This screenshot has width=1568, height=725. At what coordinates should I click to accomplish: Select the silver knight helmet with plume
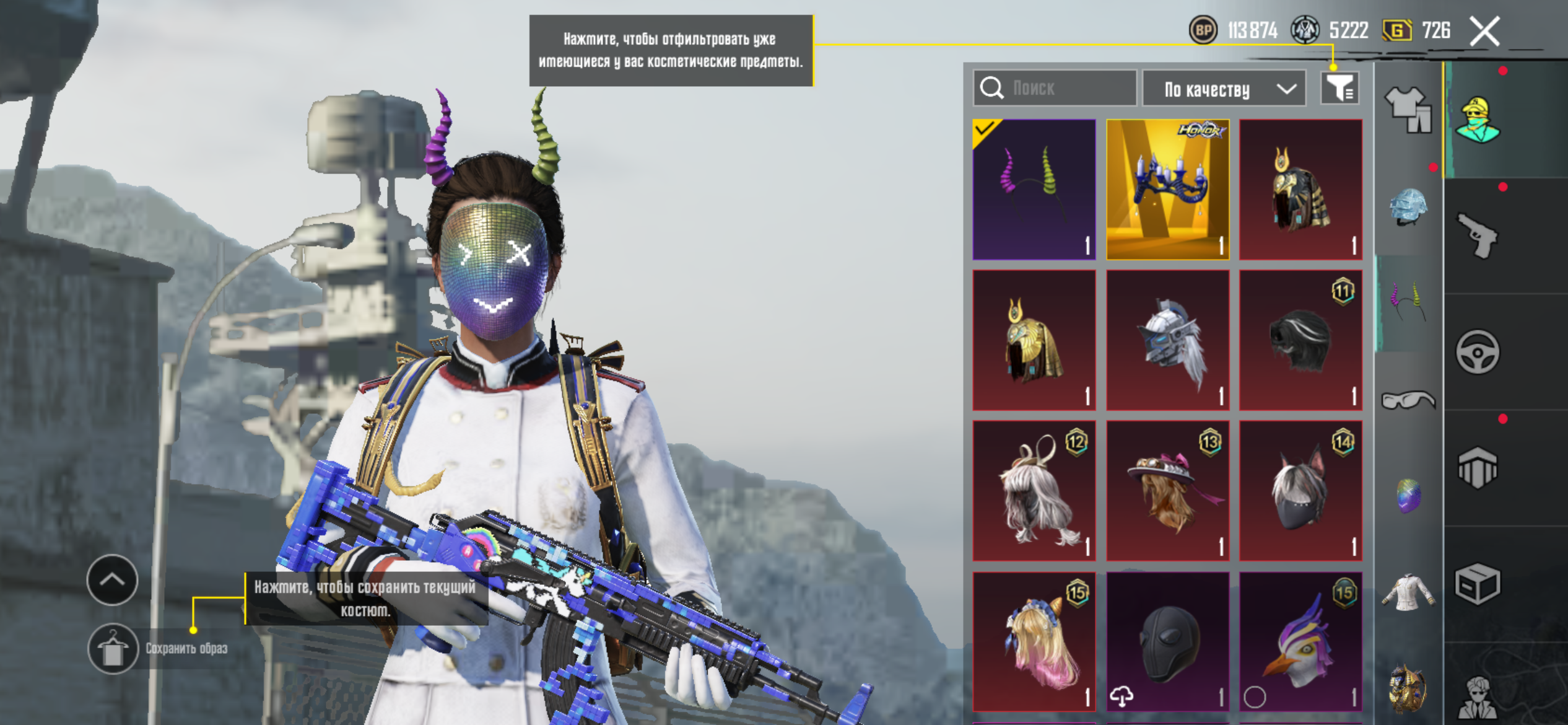pos(1167,340)
